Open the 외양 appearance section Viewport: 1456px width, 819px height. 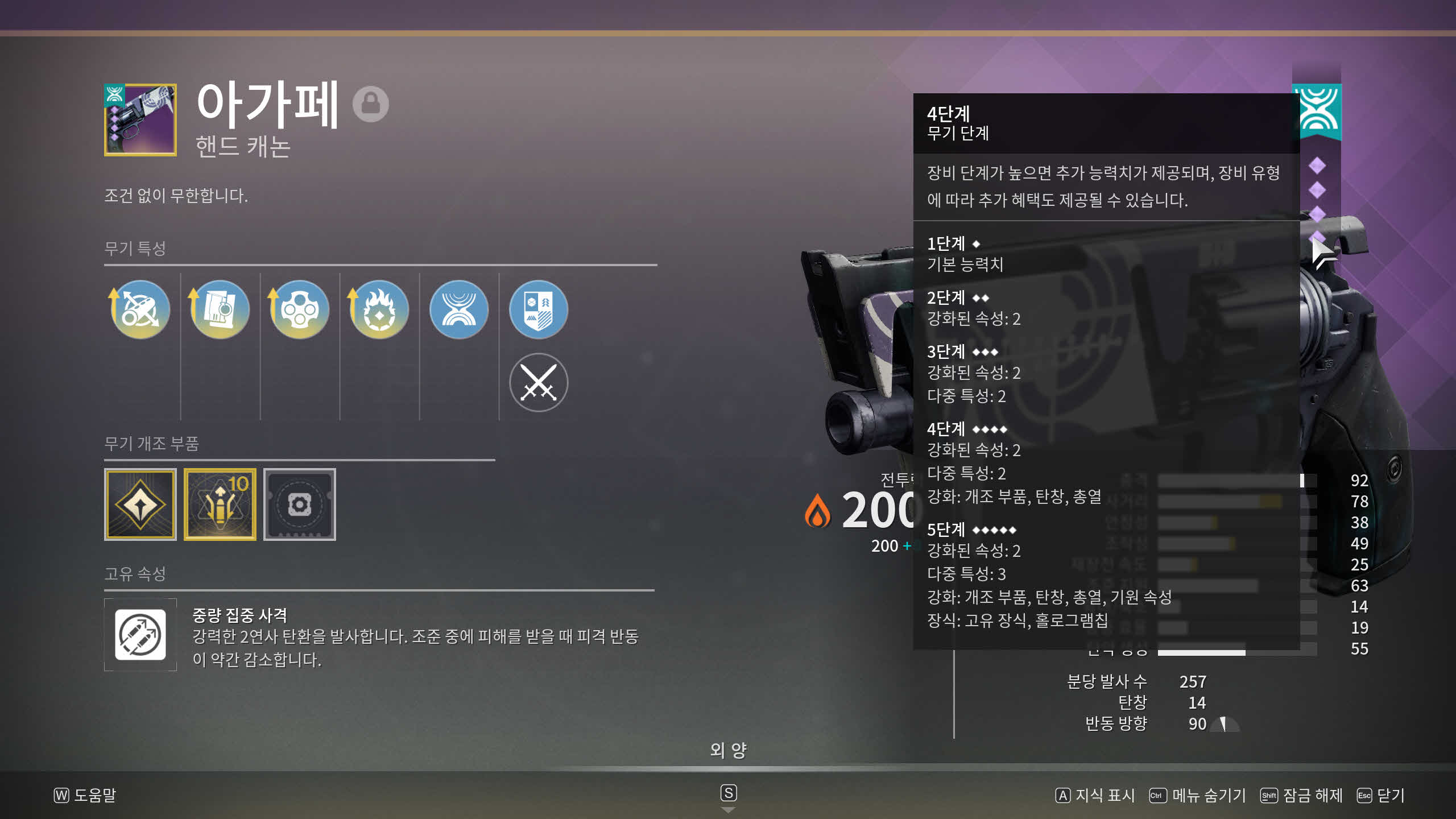pos(728,751)
